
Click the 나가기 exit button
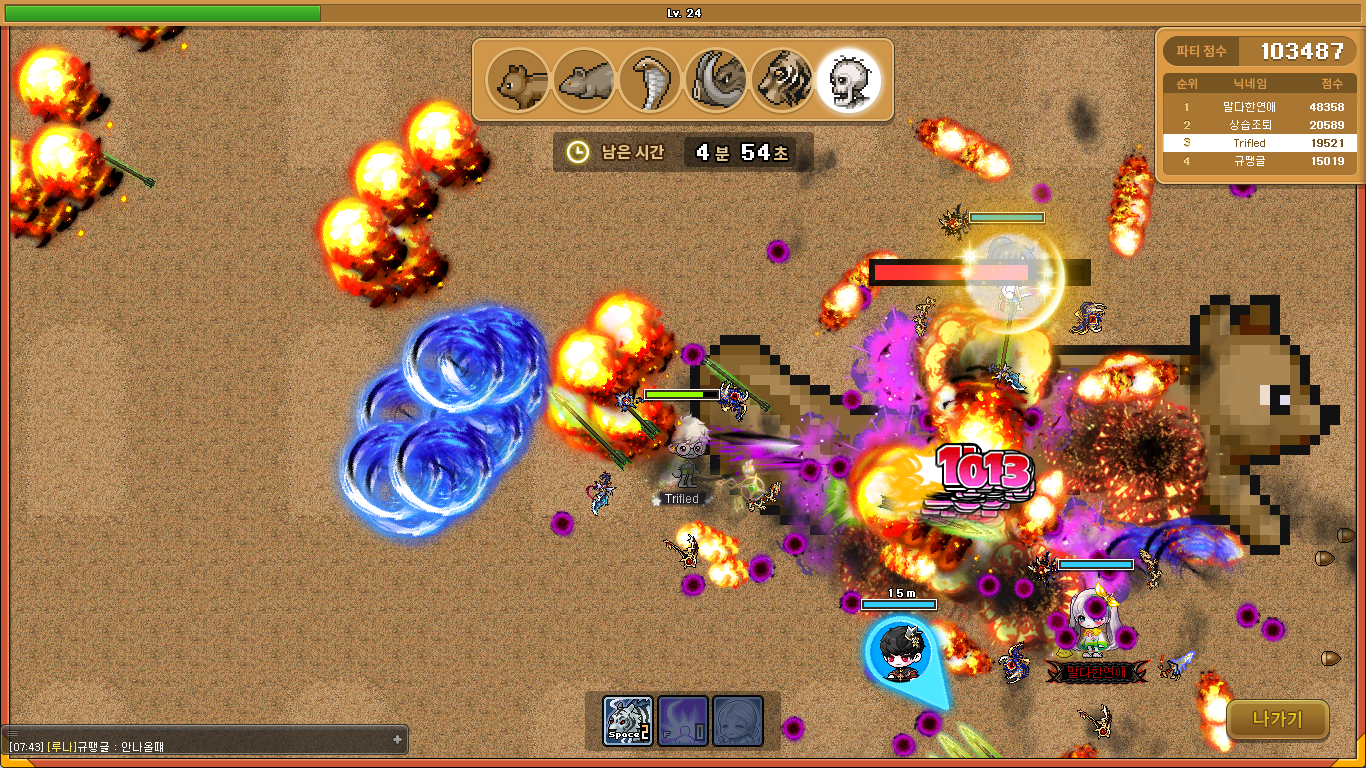[x=1277, y=719]
